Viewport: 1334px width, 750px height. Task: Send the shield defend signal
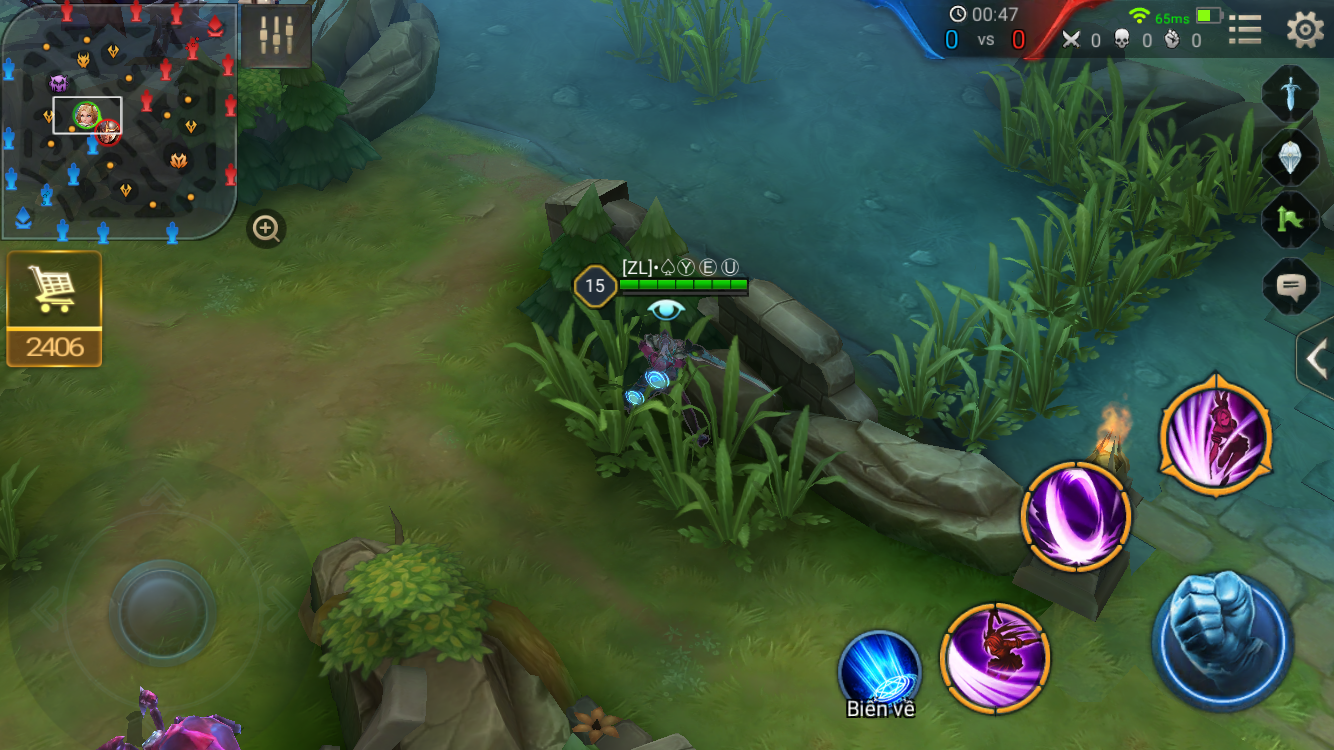1290,157
